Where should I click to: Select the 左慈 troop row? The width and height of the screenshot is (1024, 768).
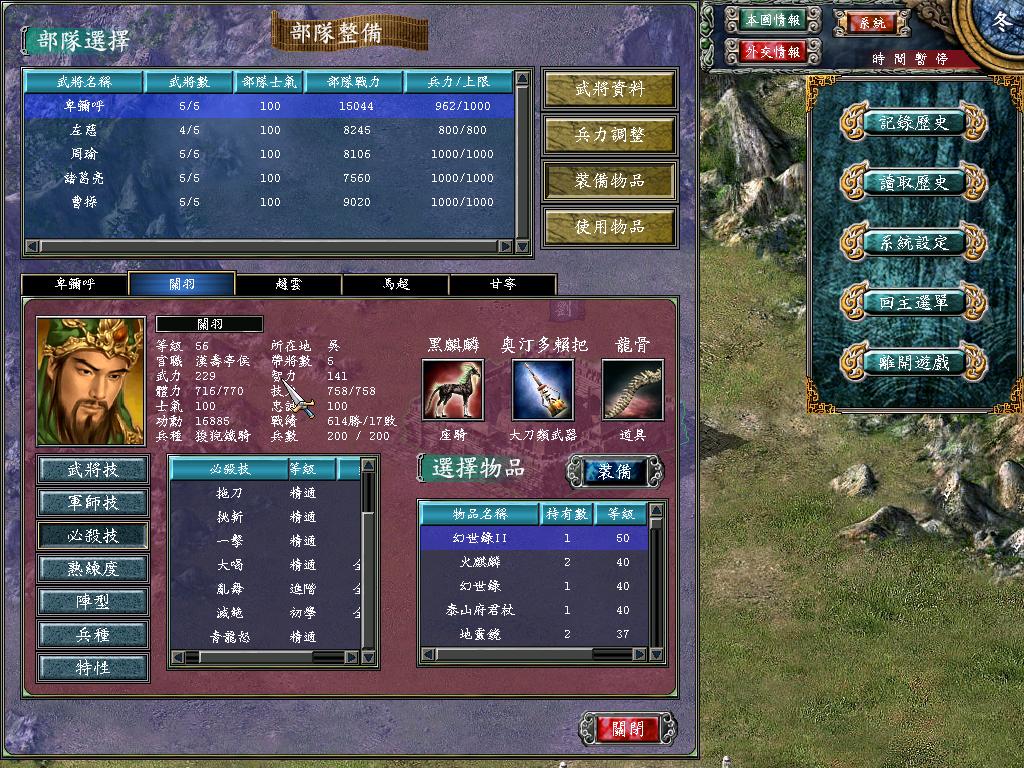[270, 130]
